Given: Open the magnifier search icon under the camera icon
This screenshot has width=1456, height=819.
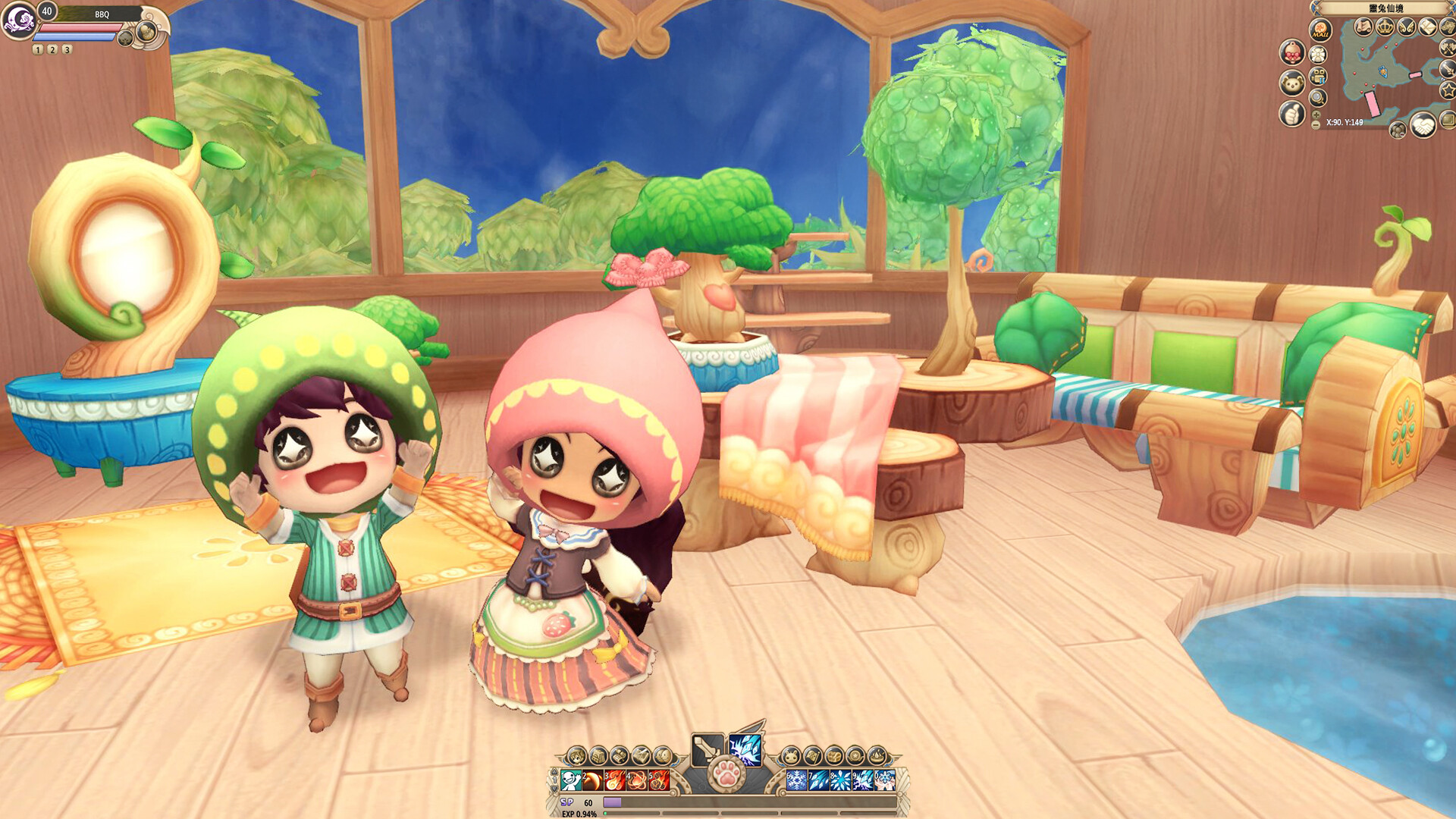Looking at the screenshot, I should pos(1317,98).
